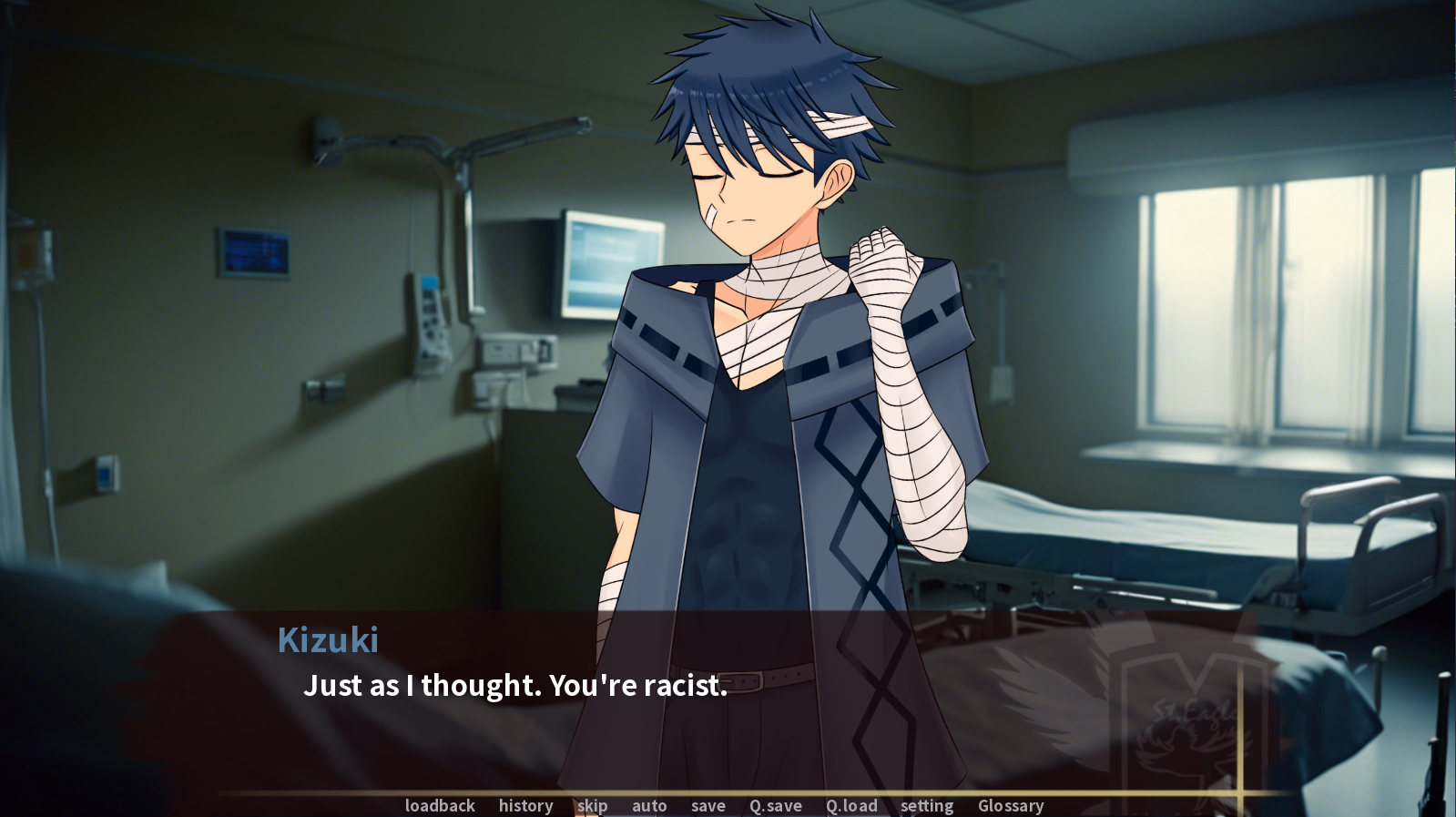This screenshot has height=817, width=1456.
Task: Turn on auto-advance mode
Action: [x=649, y=806]
